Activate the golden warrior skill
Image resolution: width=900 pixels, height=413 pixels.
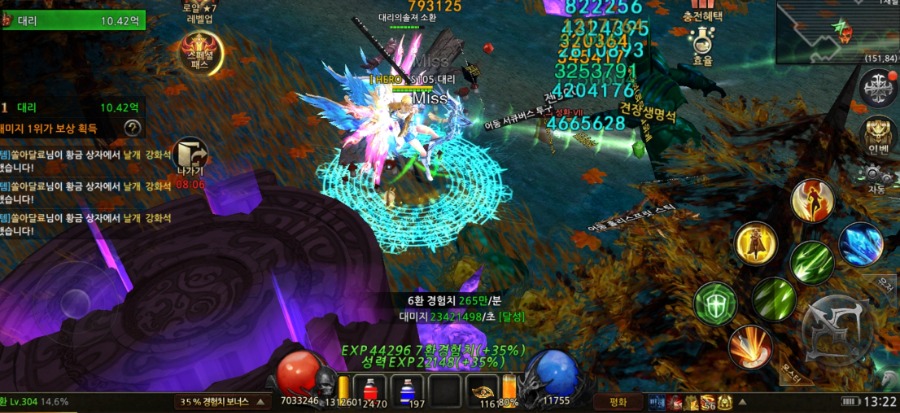[756, 243]
